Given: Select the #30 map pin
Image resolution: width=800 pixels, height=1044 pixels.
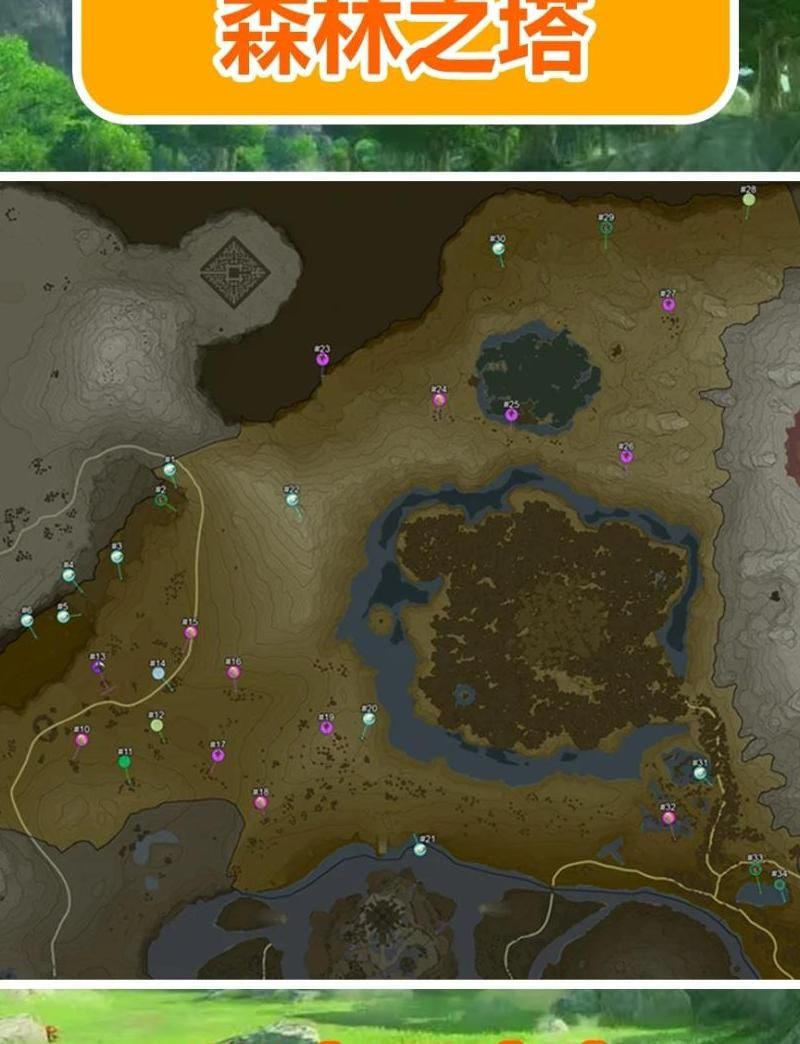Looking at the screenshot, I should (498, 248).
